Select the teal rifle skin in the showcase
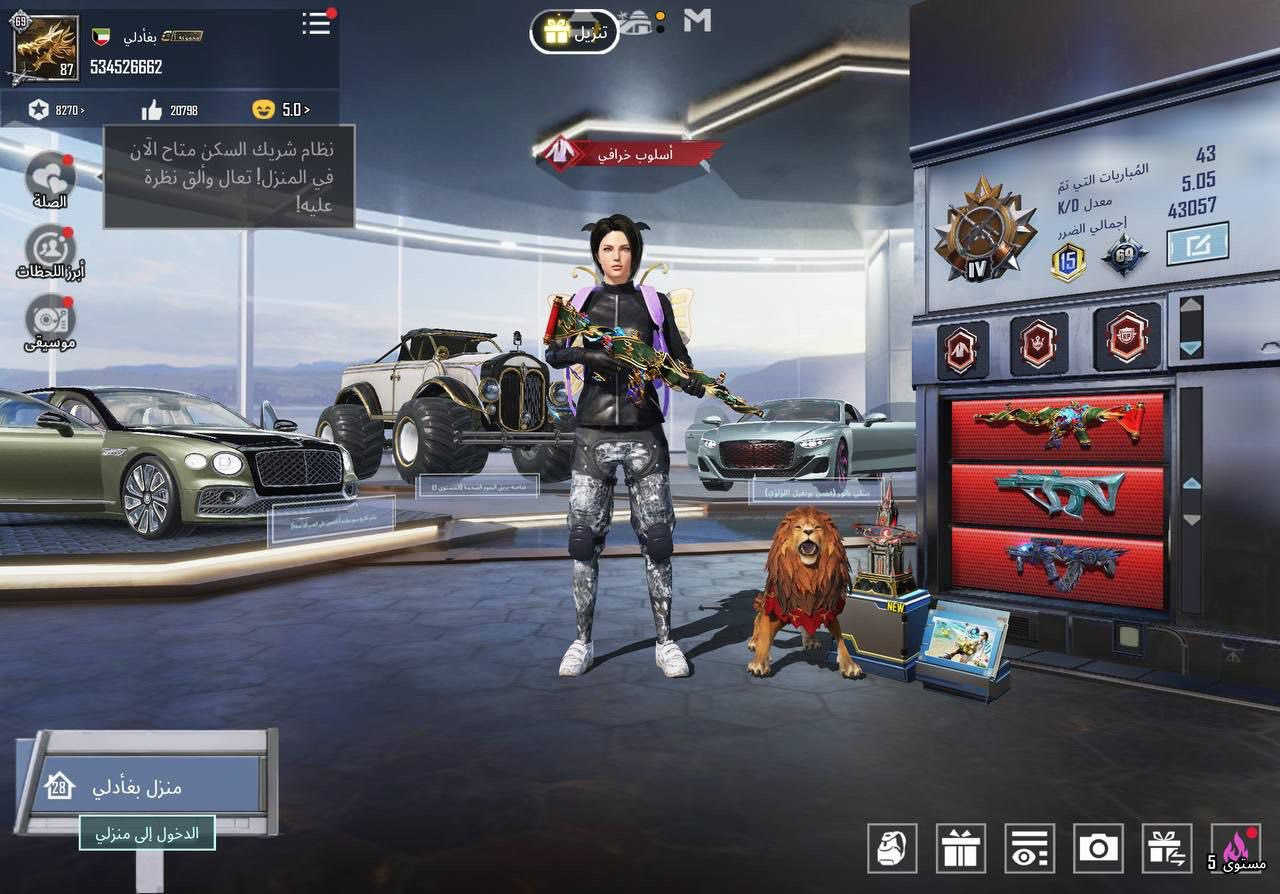The width and height of the screenshot is (1280, 894). click(1060, 492)
